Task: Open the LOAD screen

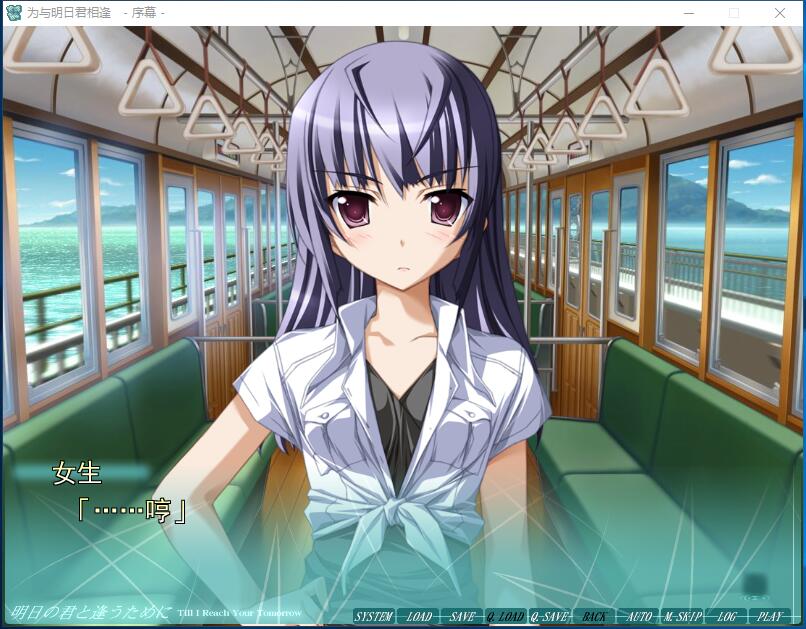Action: [x=418, y=617]
